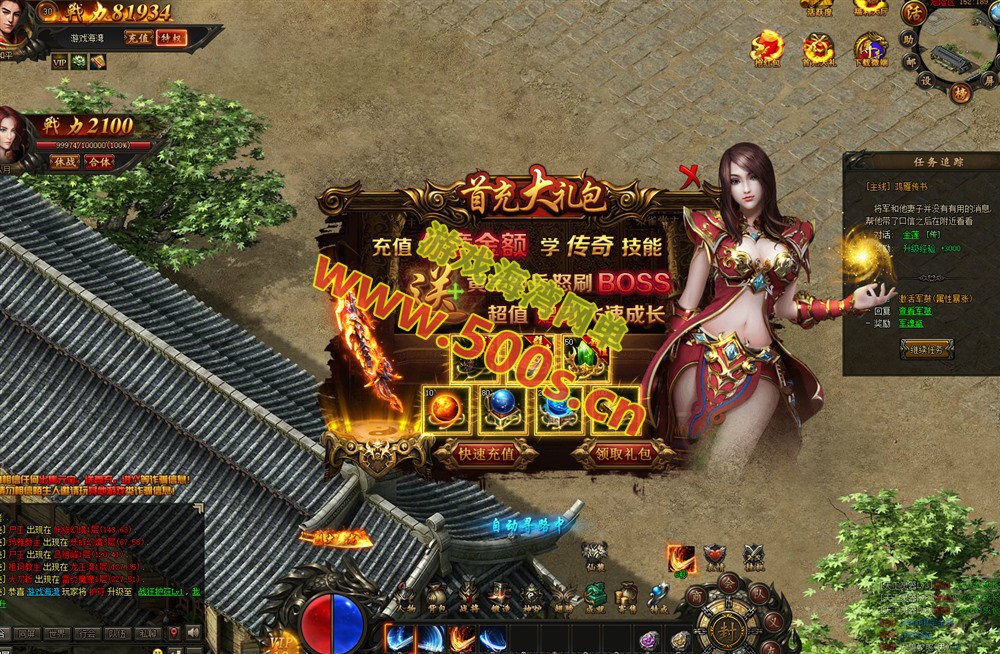The image size is (1000, 654).
Task: Open the mail with the 邮 button
Action: point(909,62)
